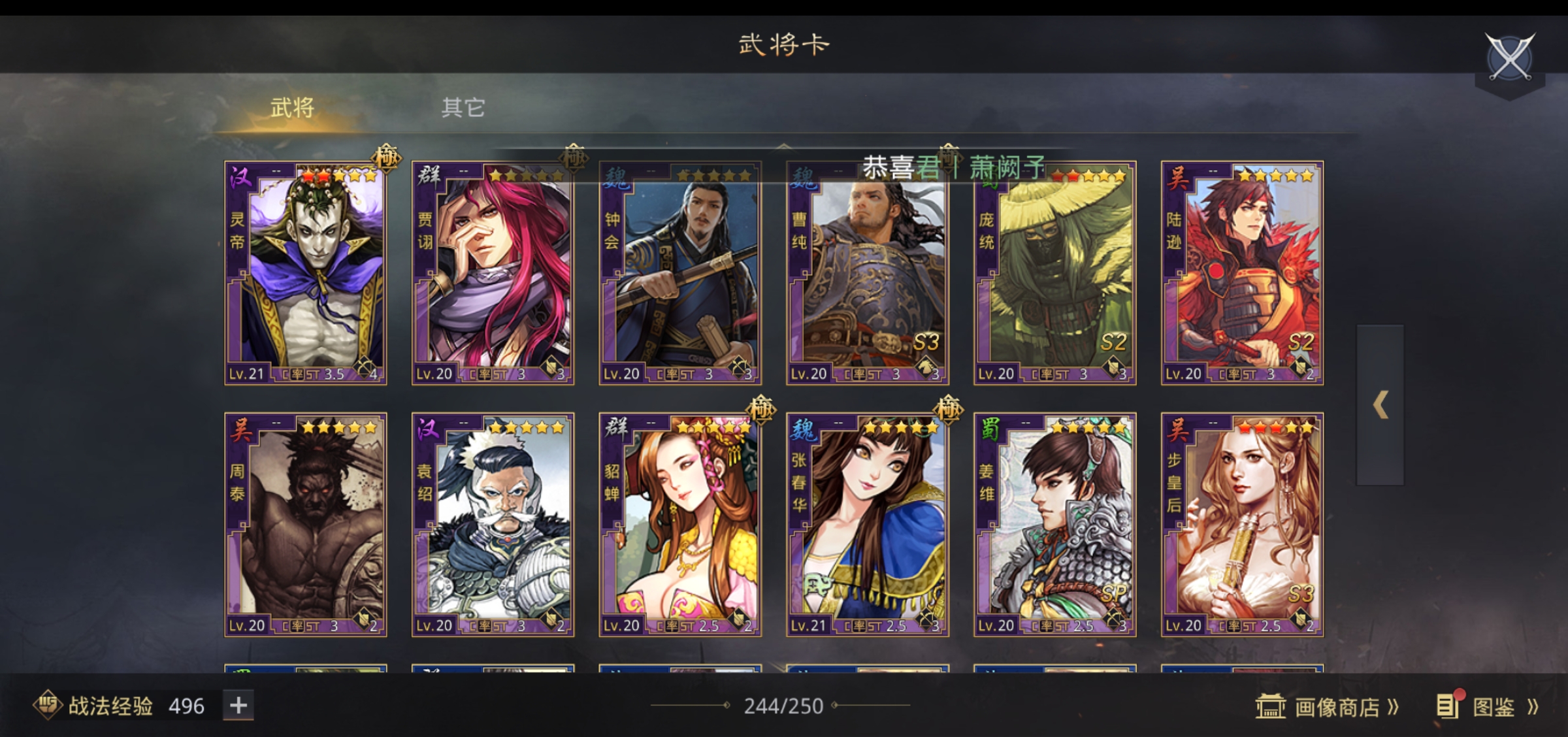Viewport: 1568px width, 737px height.
Task: Pick the 貂蝉 general card
Action: tap(680, 525)
